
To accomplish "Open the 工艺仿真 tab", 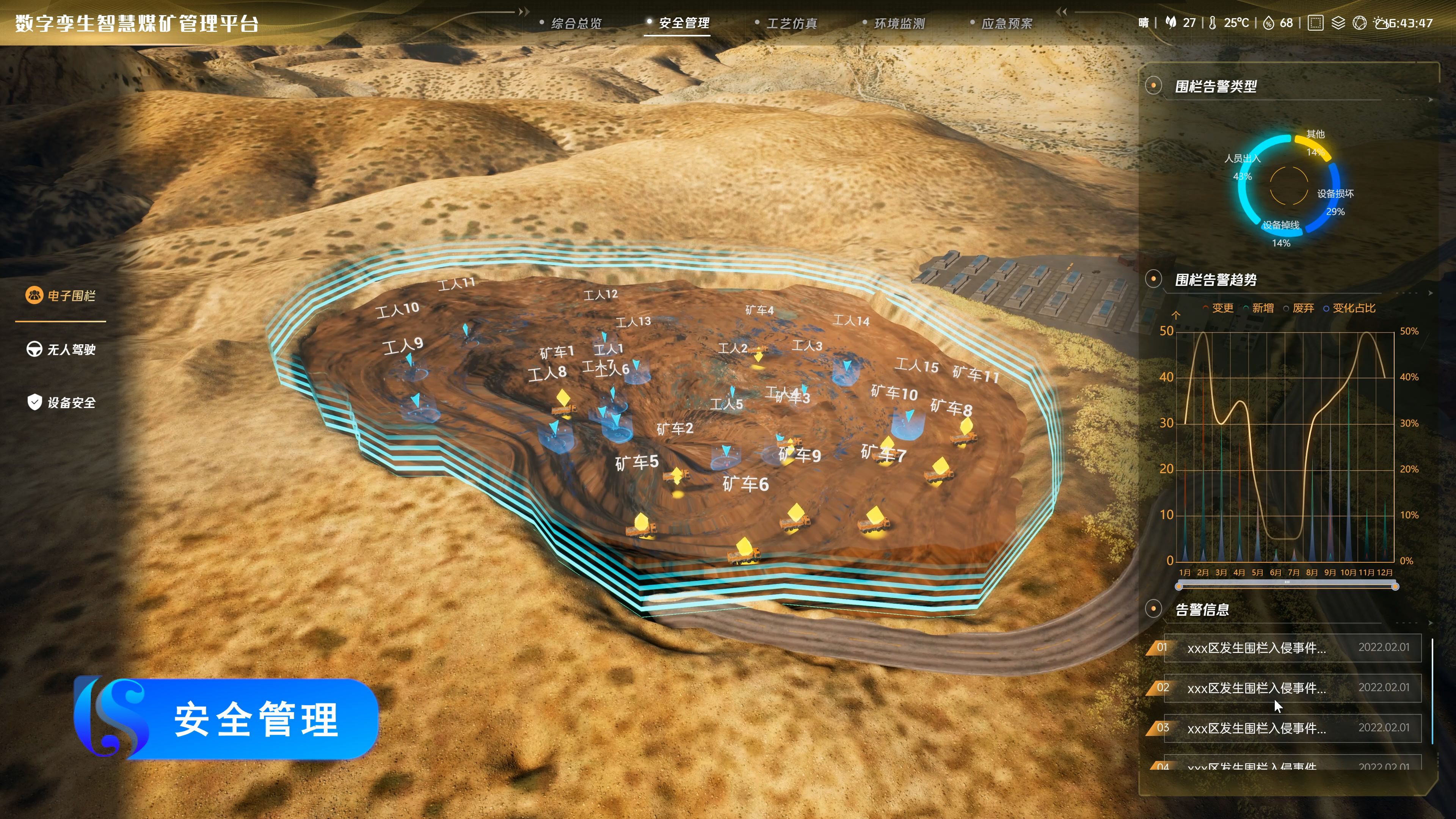I will (x=791, y=23).
